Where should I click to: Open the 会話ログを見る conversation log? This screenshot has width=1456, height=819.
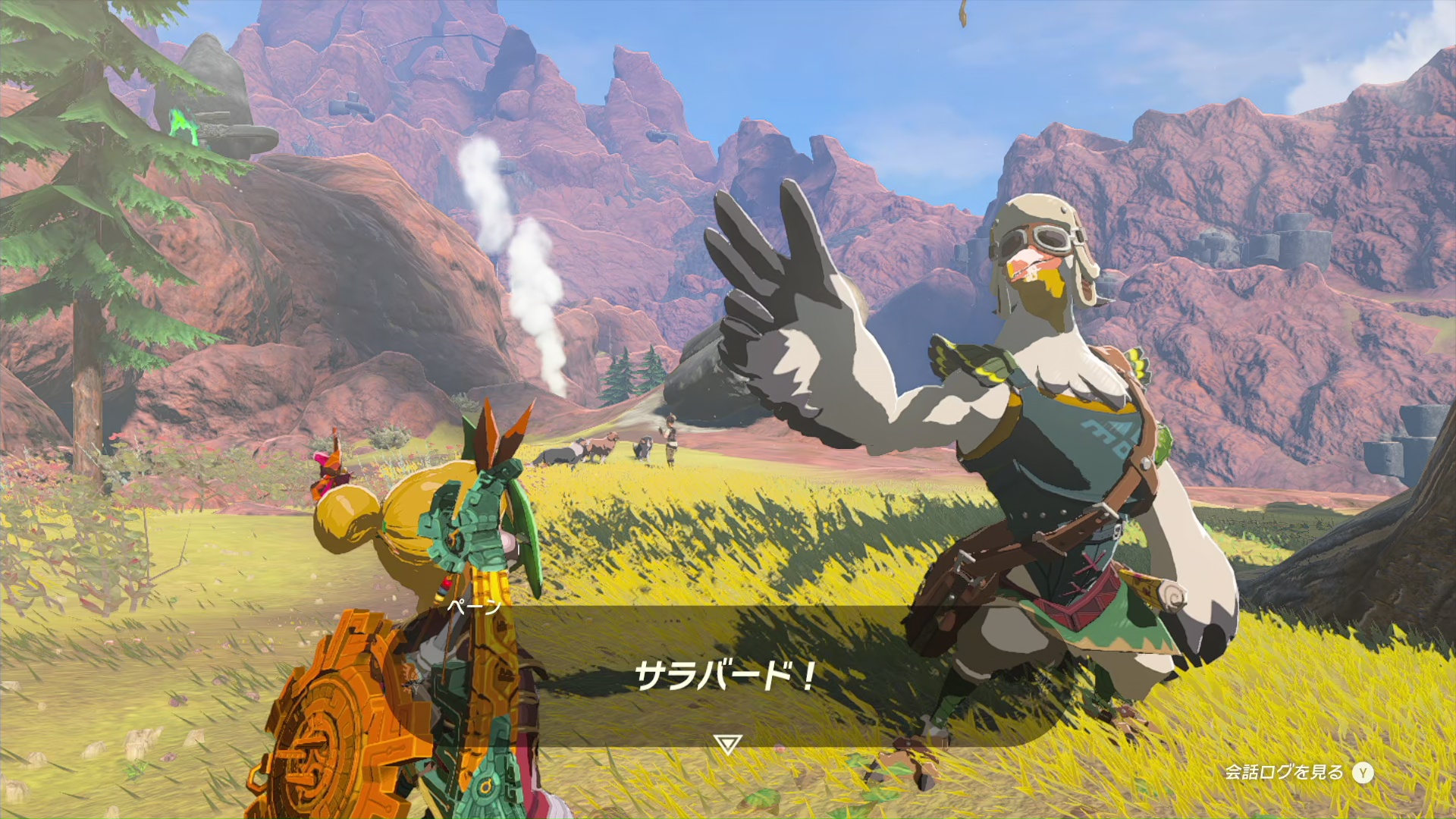click(x=1298, y=773)
